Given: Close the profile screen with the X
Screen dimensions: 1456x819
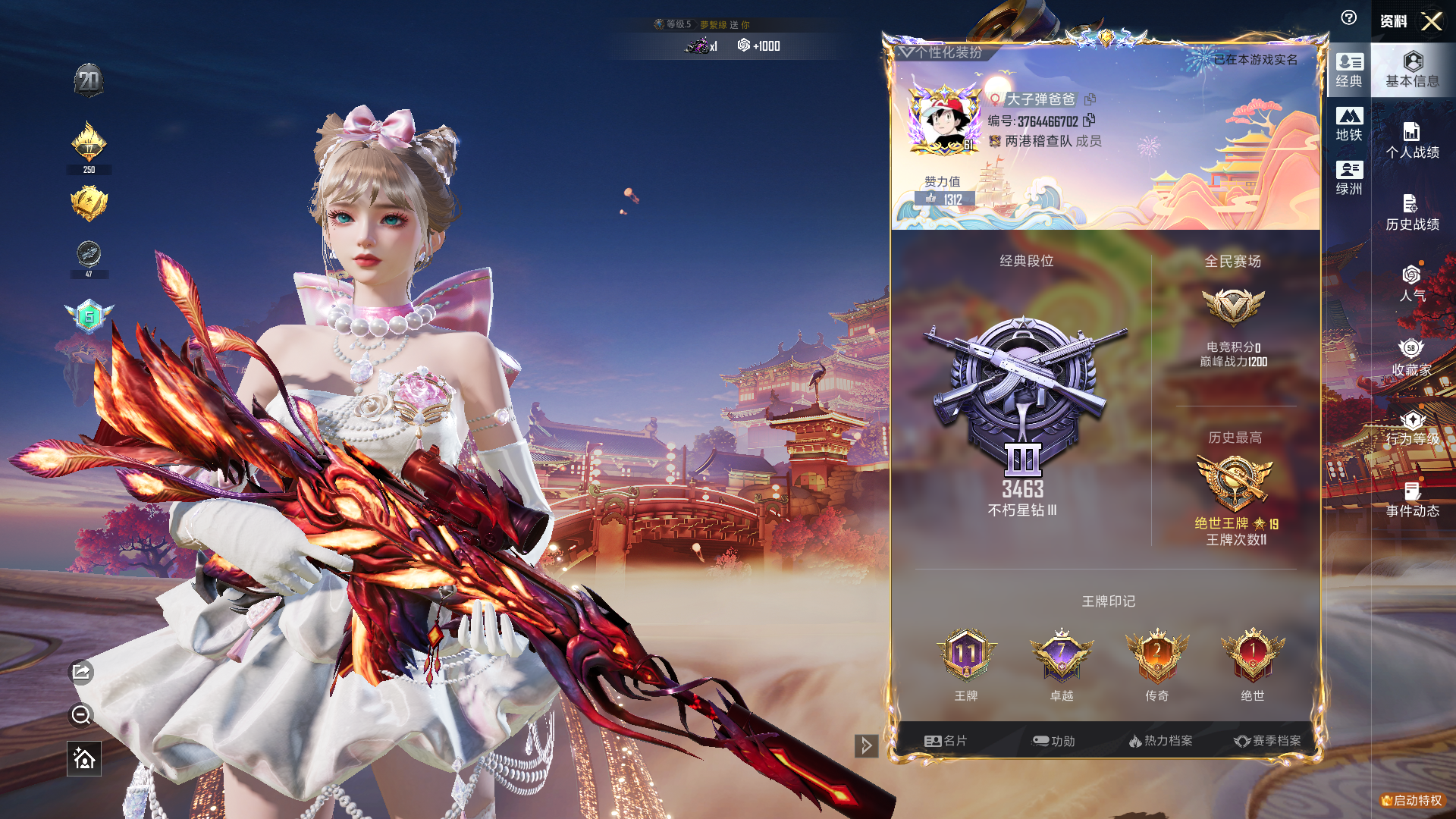Looking at the screenshot, I should coord(1431,21).
